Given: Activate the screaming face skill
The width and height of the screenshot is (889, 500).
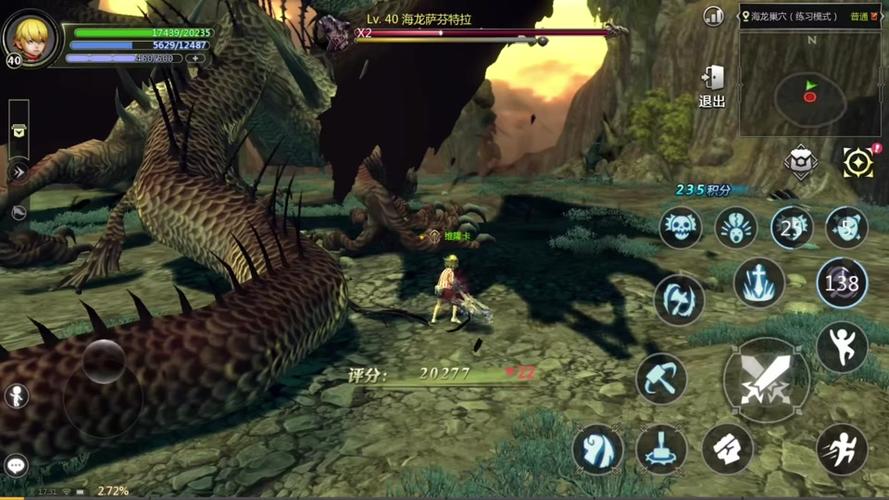Looking at the screenshot, I should pos(735,227).
